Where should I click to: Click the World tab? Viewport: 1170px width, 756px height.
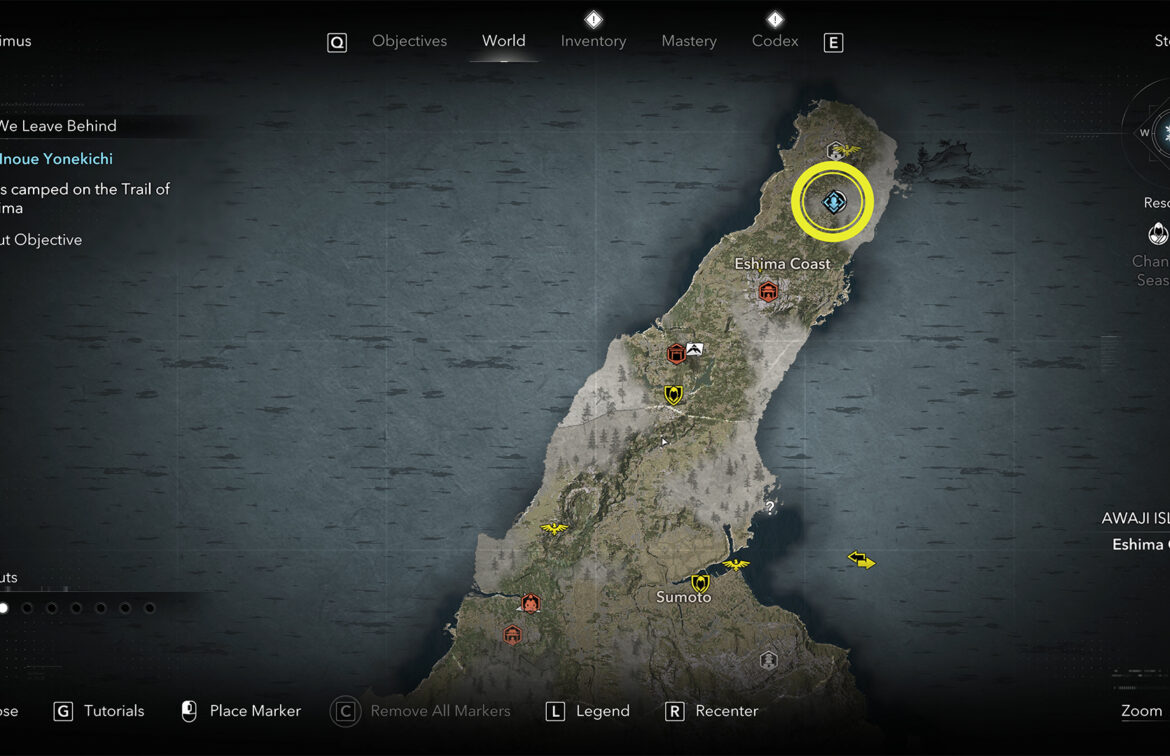click(503, 41)
